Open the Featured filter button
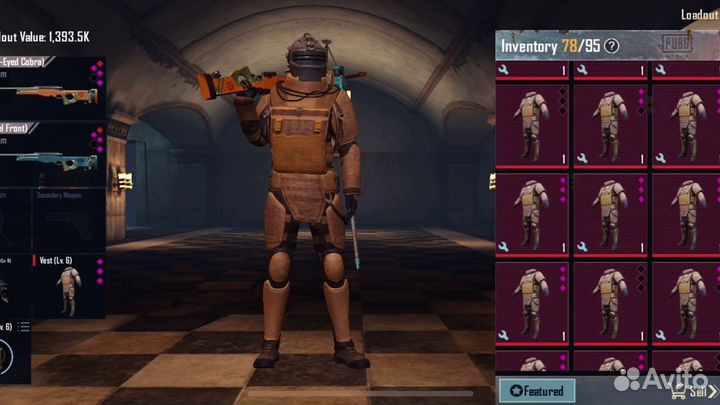 pyautogui.click(x=537, y=390)
